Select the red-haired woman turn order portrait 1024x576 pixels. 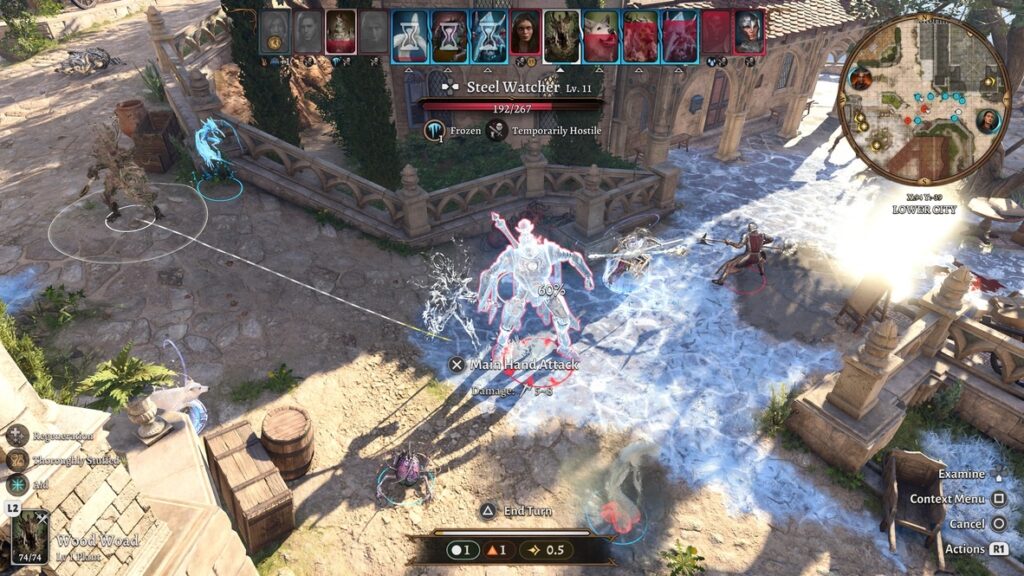coord(525,32)
